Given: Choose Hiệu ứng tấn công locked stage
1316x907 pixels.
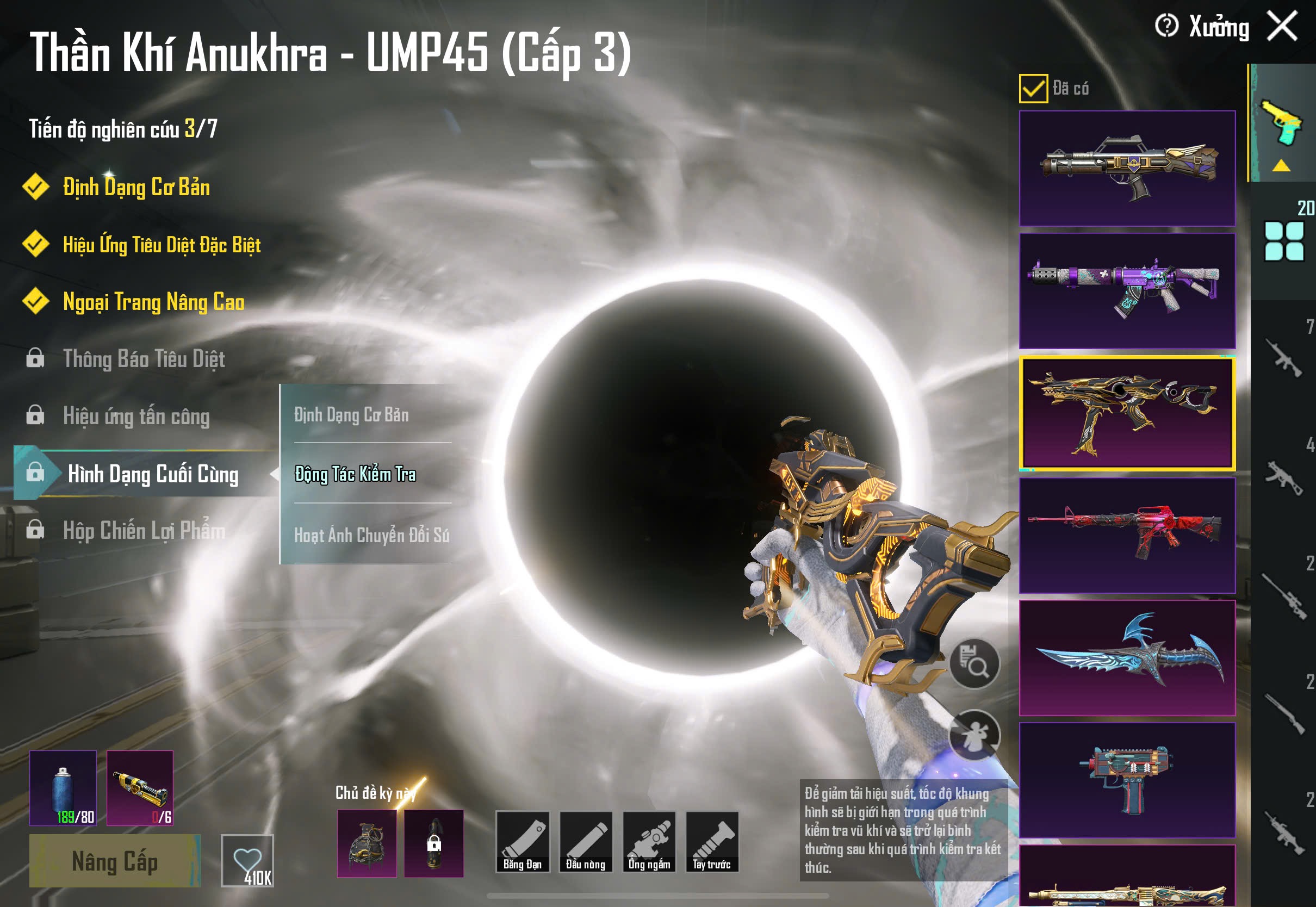Looking at the screenshot, I should point(136,417).
